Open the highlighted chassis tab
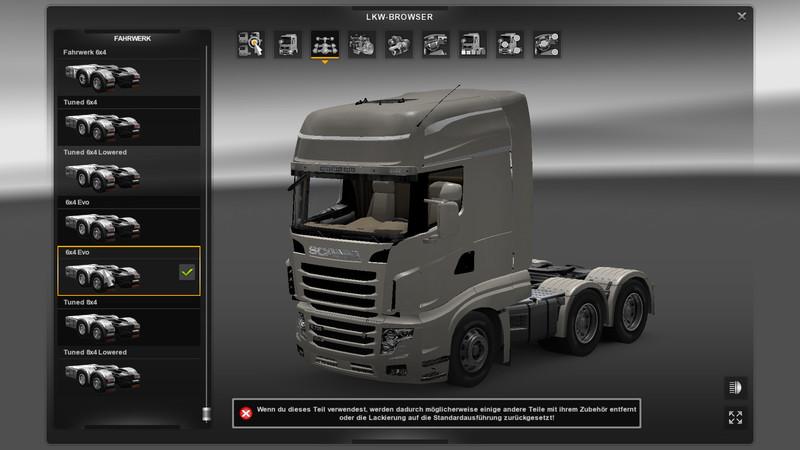This screenshot has width=800, height=450. (324, 44)
